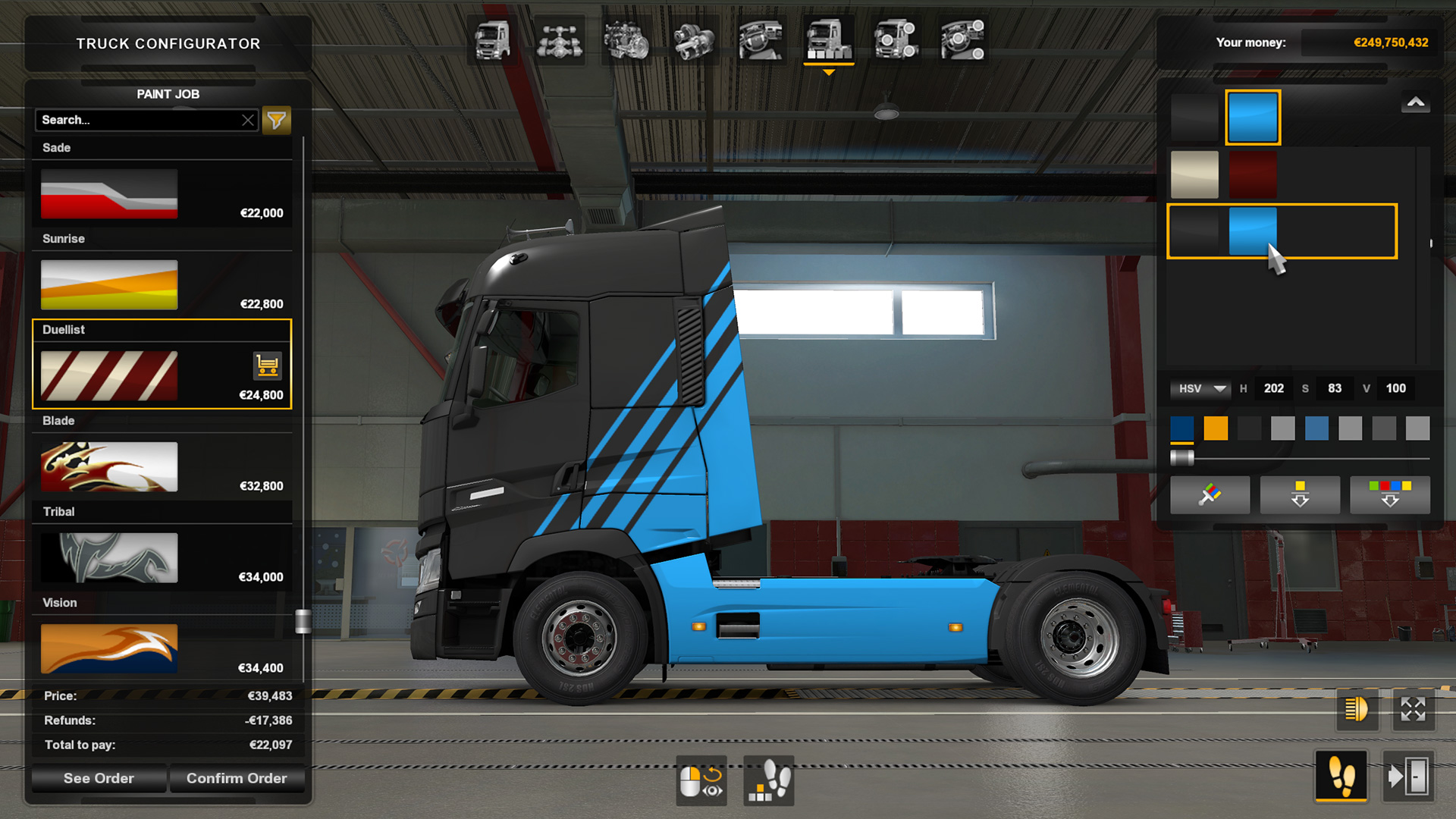The image size is (1456, 819).
Task: Switch to the paint job tab
Action: click(828, 39)
